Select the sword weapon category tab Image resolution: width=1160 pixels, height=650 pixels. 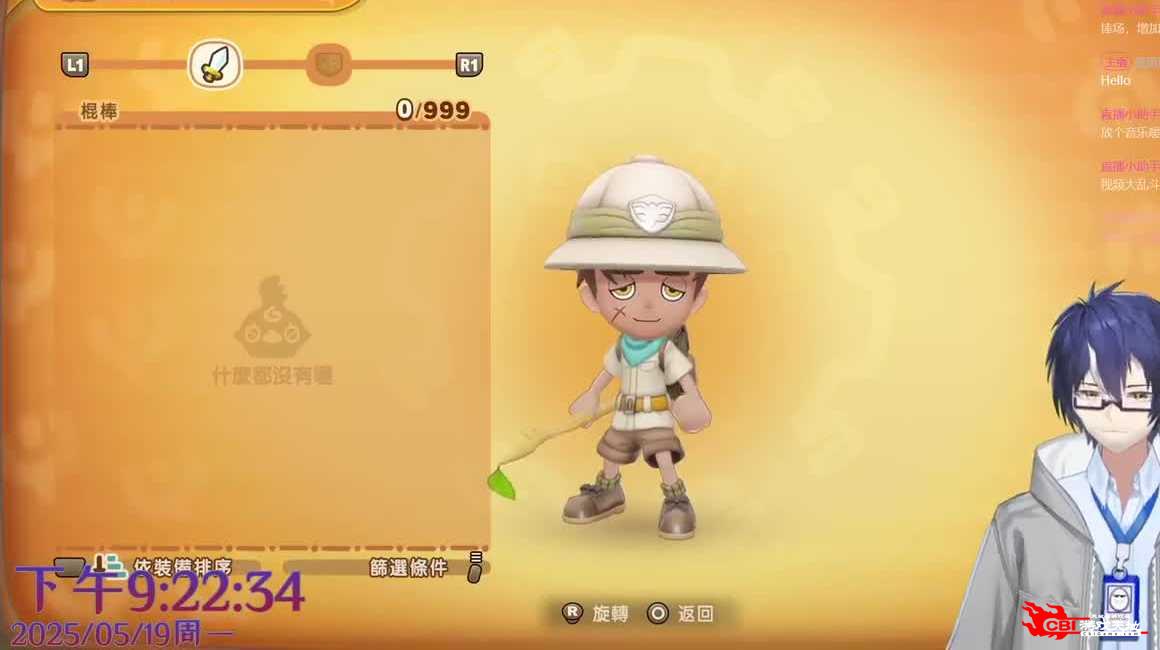(x=215, y=65)
